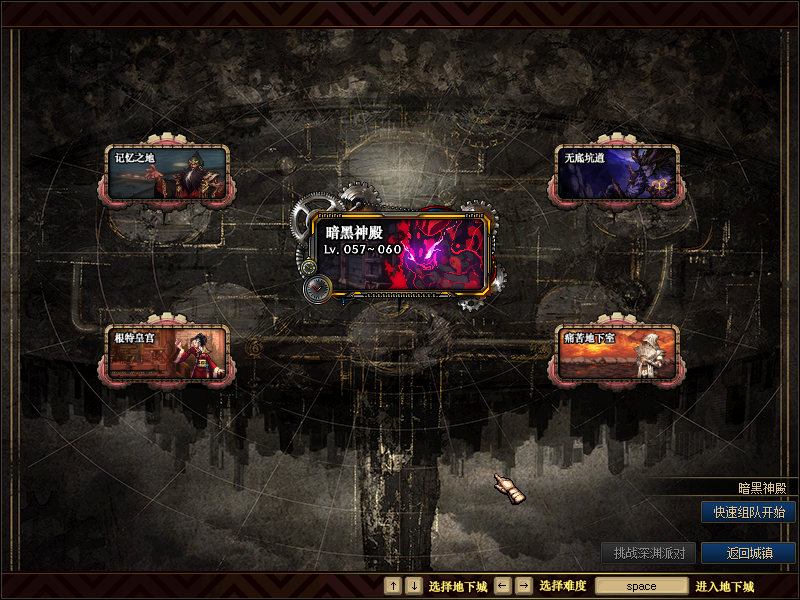Choose the 记忆之地 dungeon
800x600 pixels.
coord(168,173)
